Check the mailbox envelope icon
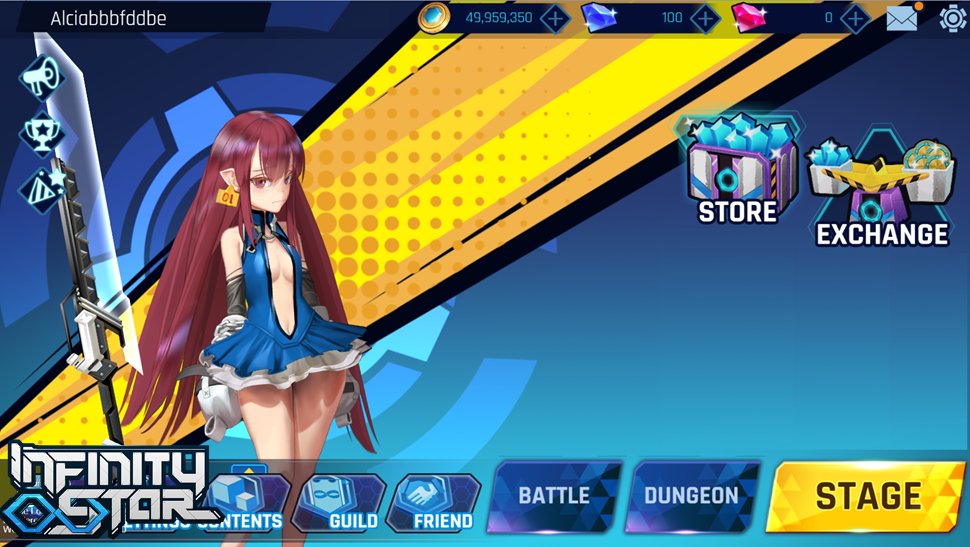970x547 pixels. 902,17
